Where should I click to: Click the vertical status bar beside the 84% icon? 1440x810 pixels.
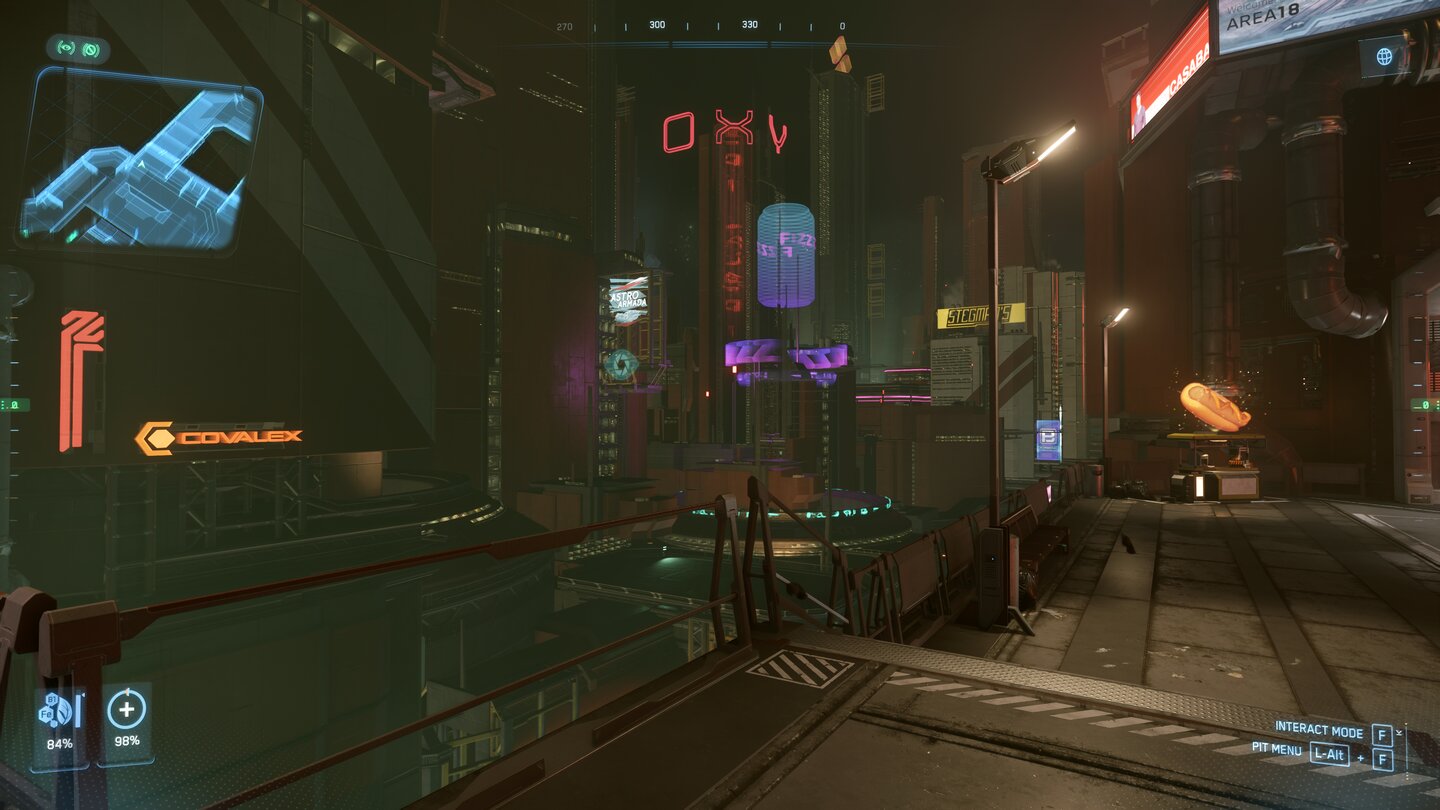click(x=78, y=710)
